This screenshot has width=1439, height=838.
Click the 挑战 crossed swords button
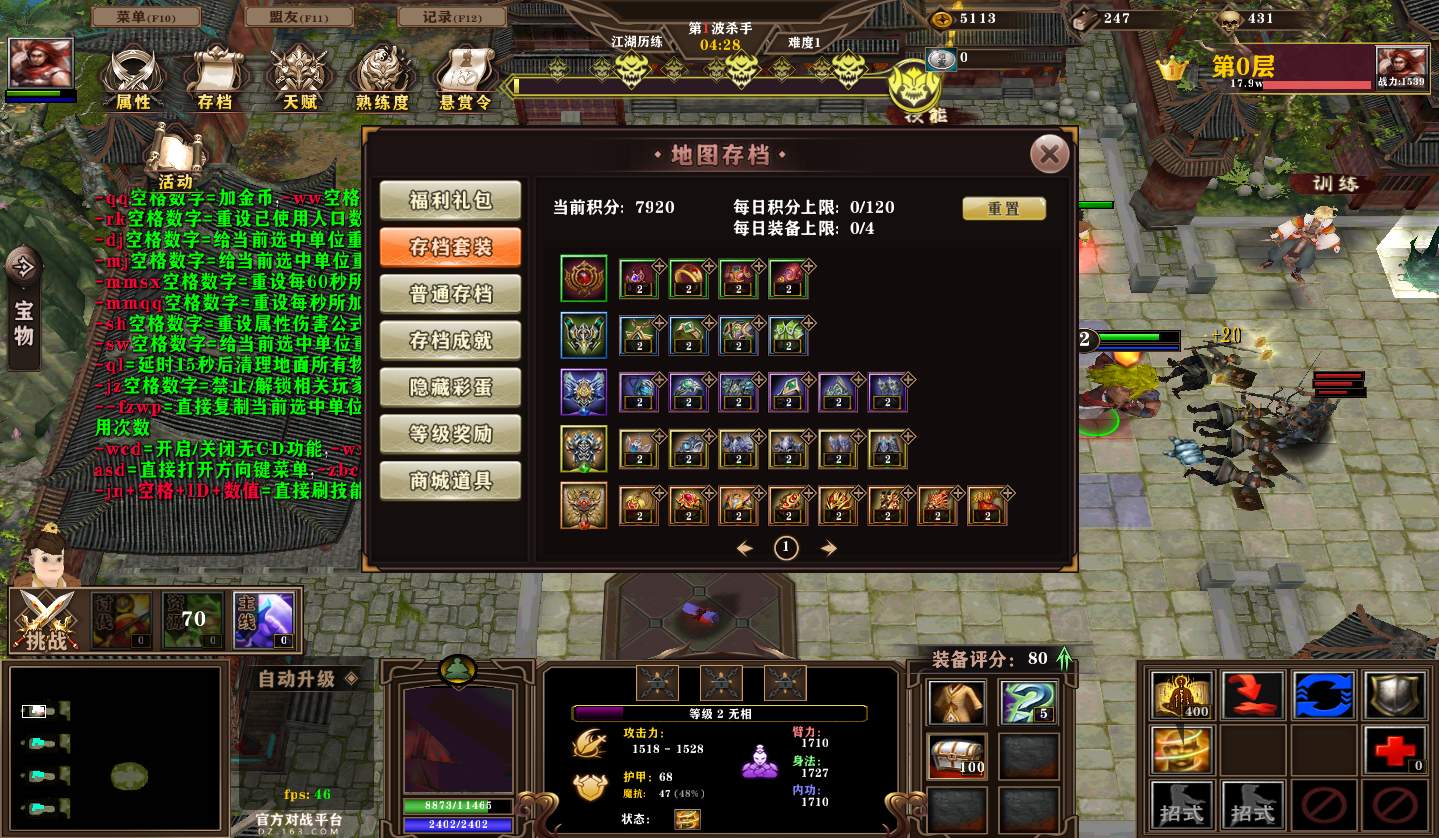point(46,621)
